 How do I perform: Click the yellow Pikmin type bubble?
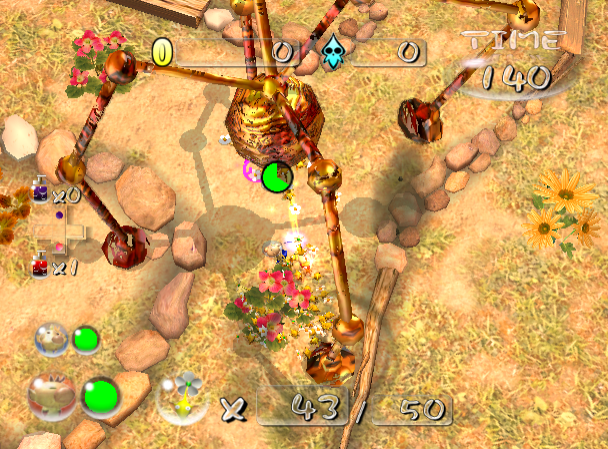(182, 396)
